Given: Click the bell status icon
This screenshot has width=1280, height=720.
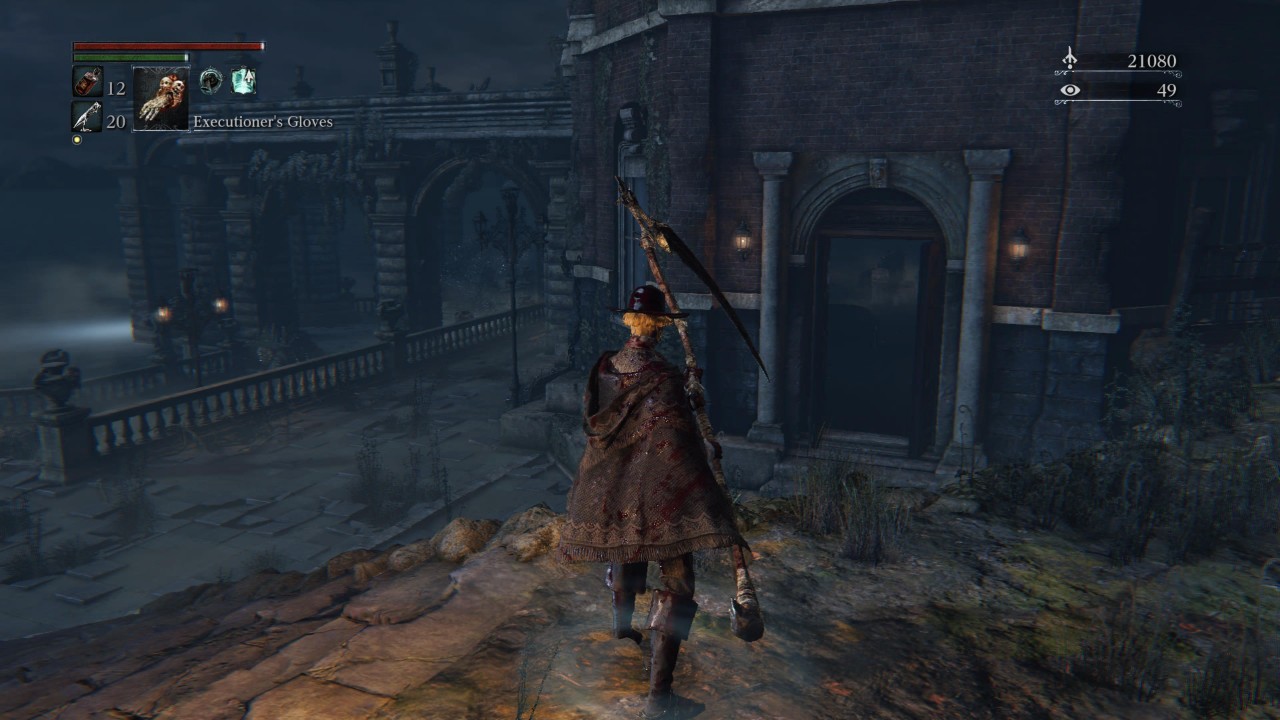Looking at the screenshot, I should click(210, 82).
